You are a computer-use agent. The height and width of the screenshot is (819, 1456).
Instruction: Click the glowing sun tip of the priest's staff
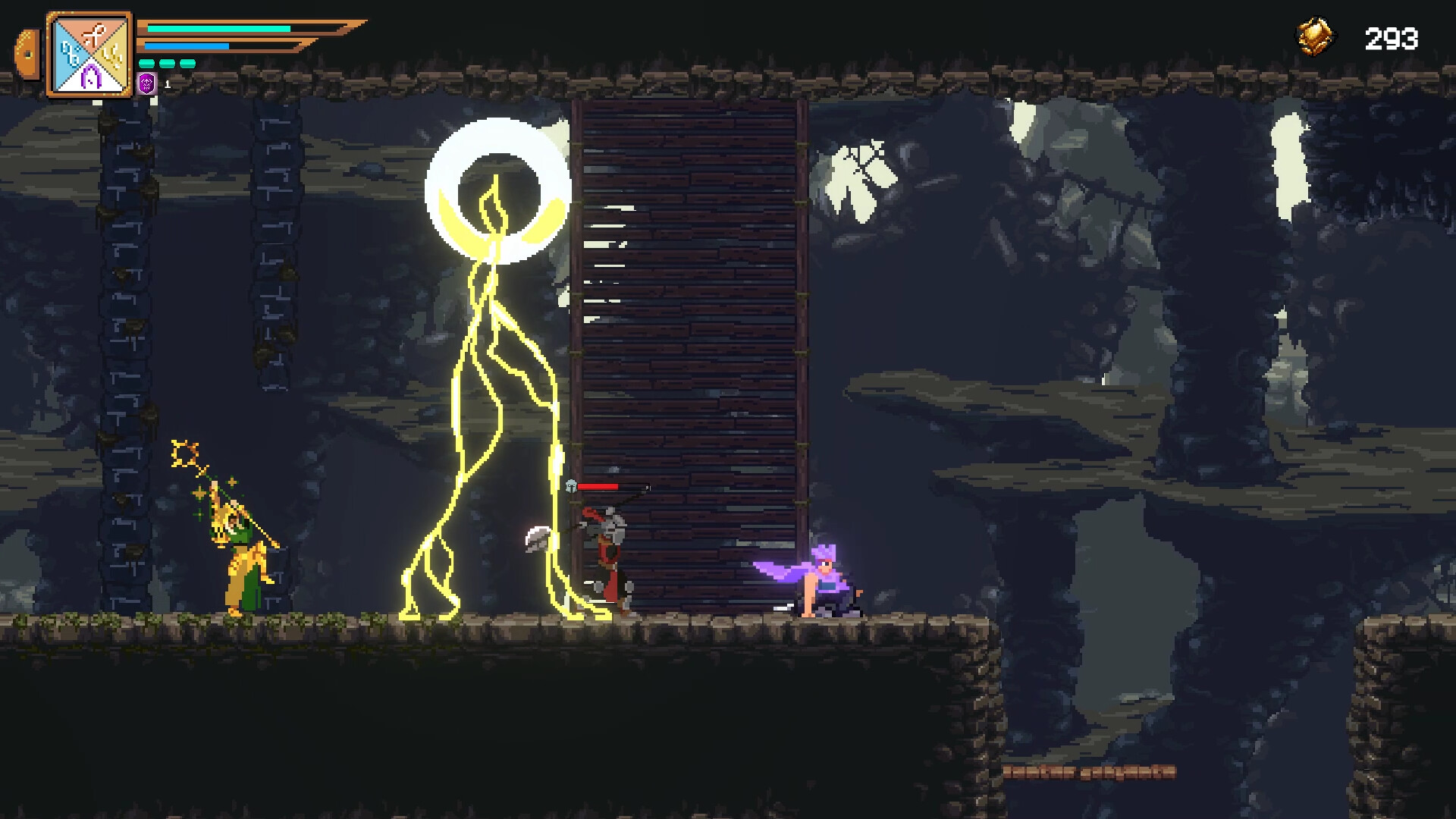tap(186, 453)
